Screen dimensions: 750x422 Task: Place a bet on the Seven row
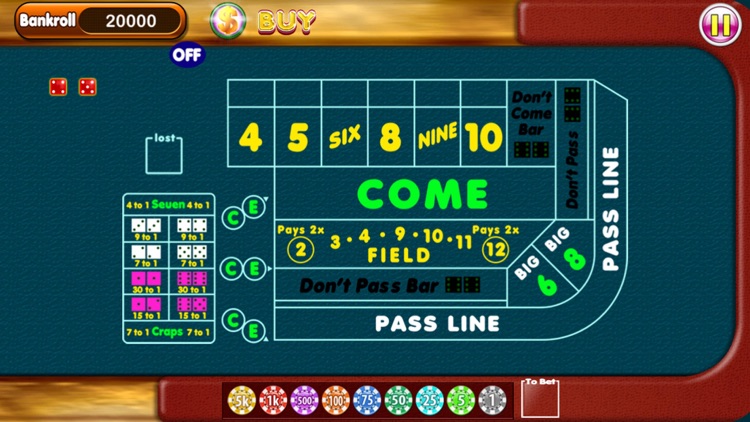click(169, 205)
